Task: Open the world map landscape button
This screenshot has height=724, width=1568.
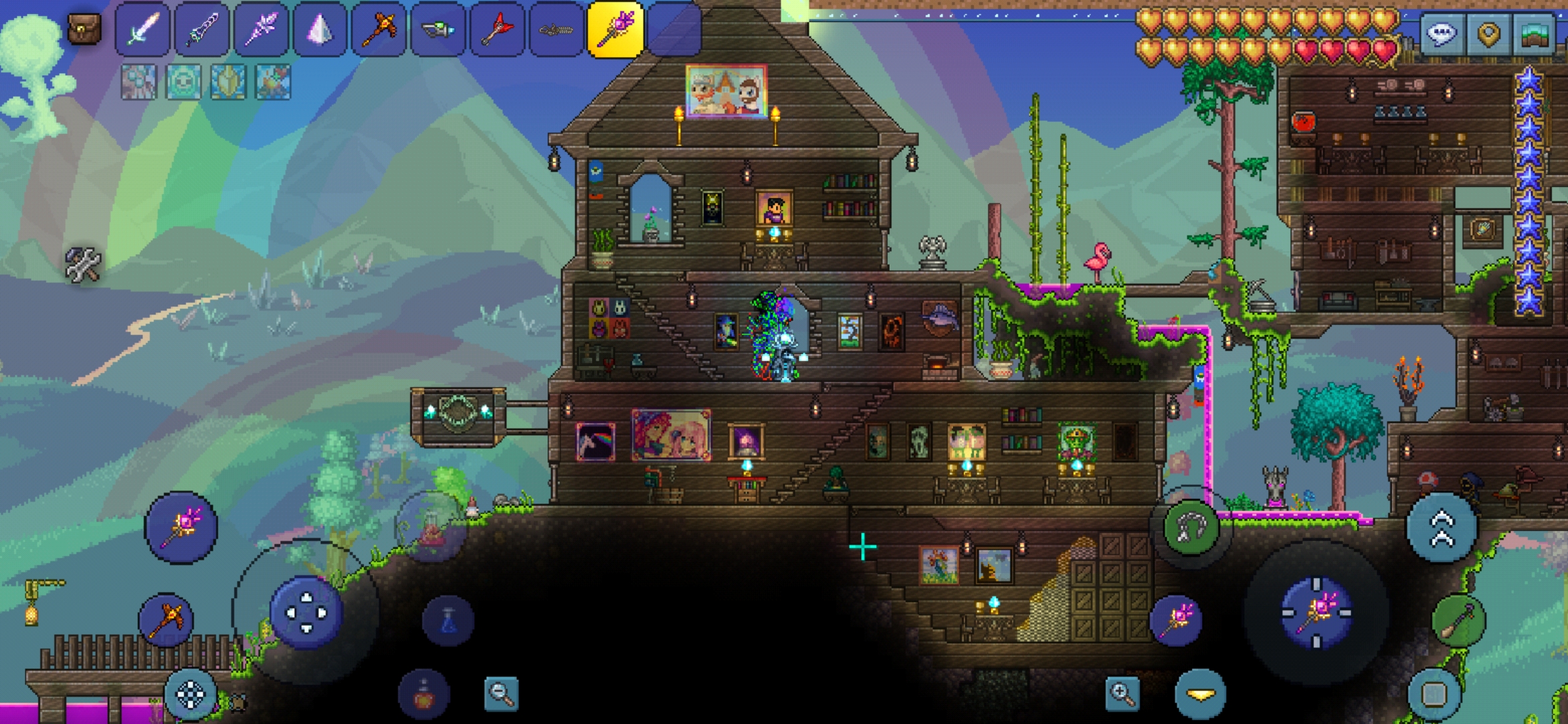Action: (x=1534, y=34)
